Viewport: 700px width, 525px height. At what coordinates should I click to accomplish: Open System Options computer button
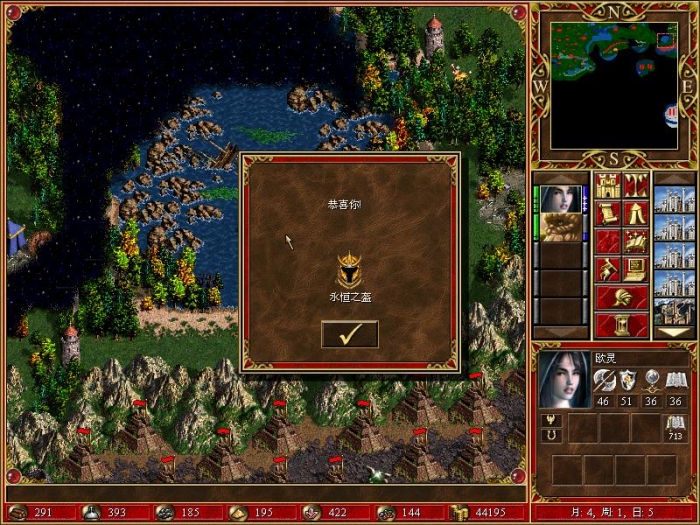[x=636, y=268]
